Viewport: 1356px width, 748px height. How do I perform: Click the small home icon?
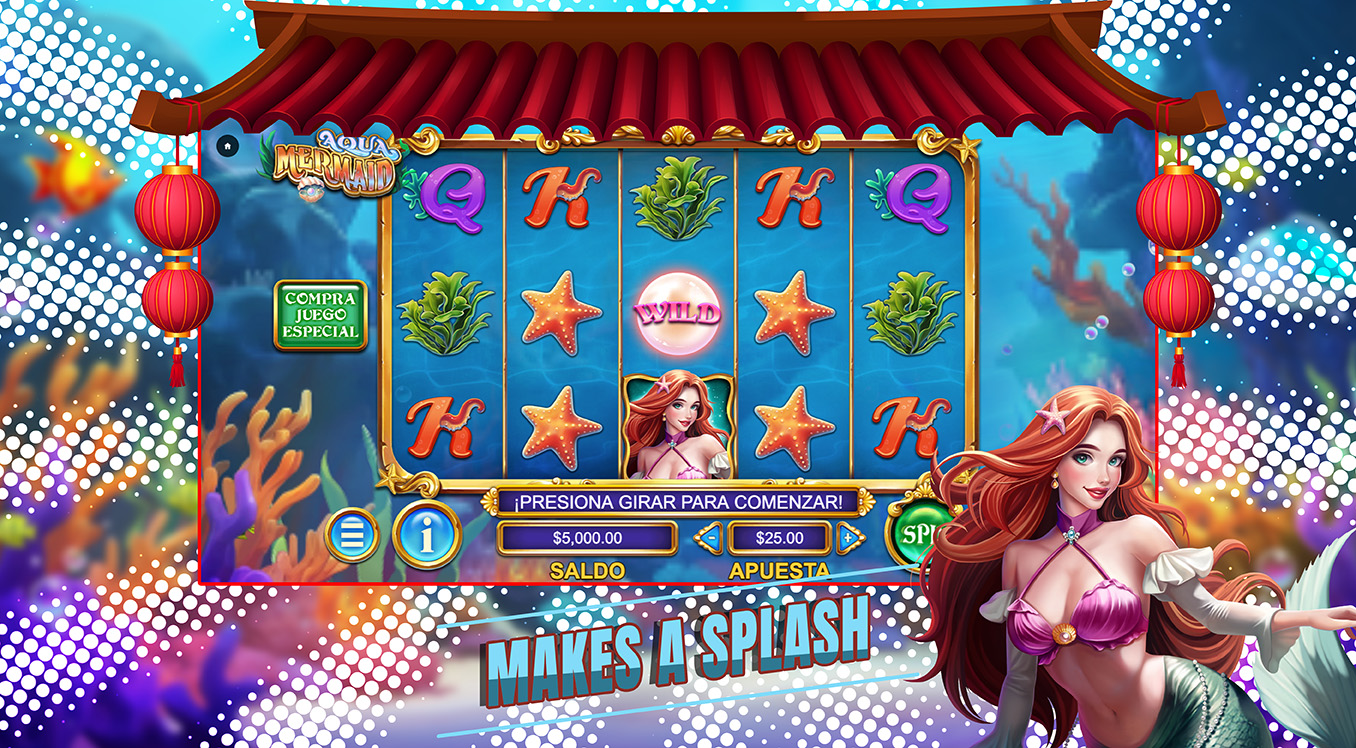228,146
